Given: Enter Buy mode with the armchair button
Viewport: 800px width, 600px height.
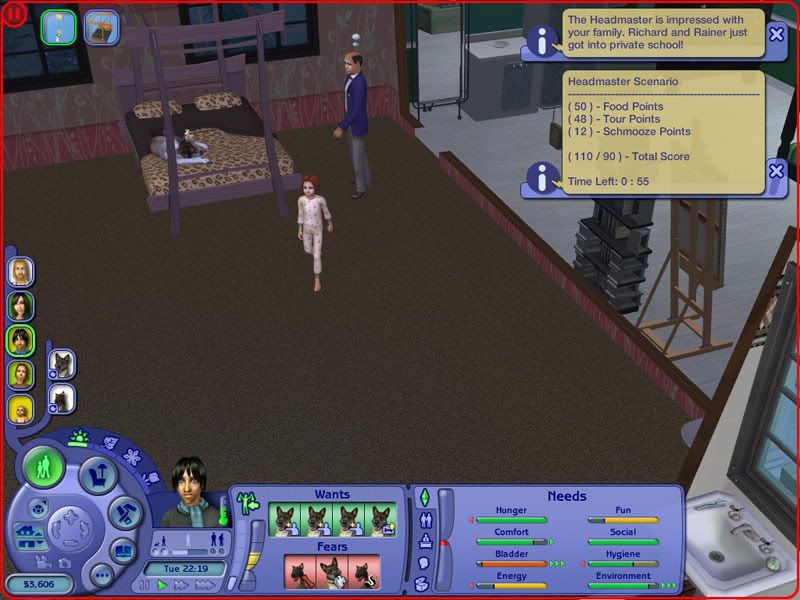Looking at the screenshot, I should click(x=97, y=474).
